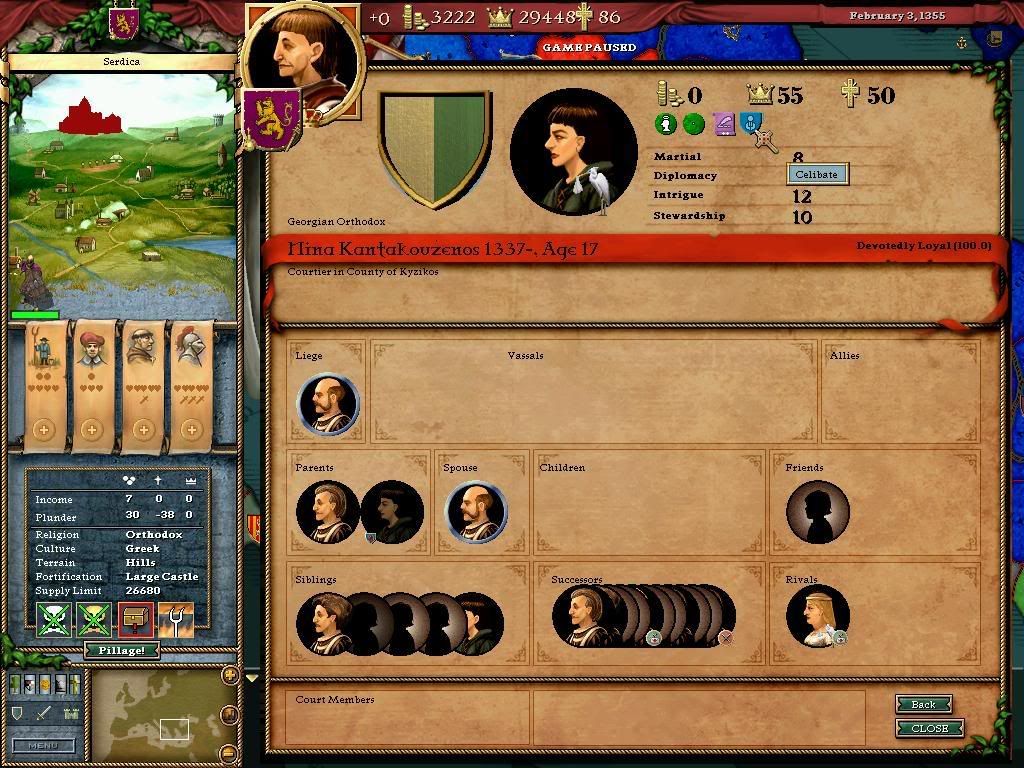Select the pitchfork fire province icon
The width and height of the screenshot is (1024, 768).
pos(176,620)
